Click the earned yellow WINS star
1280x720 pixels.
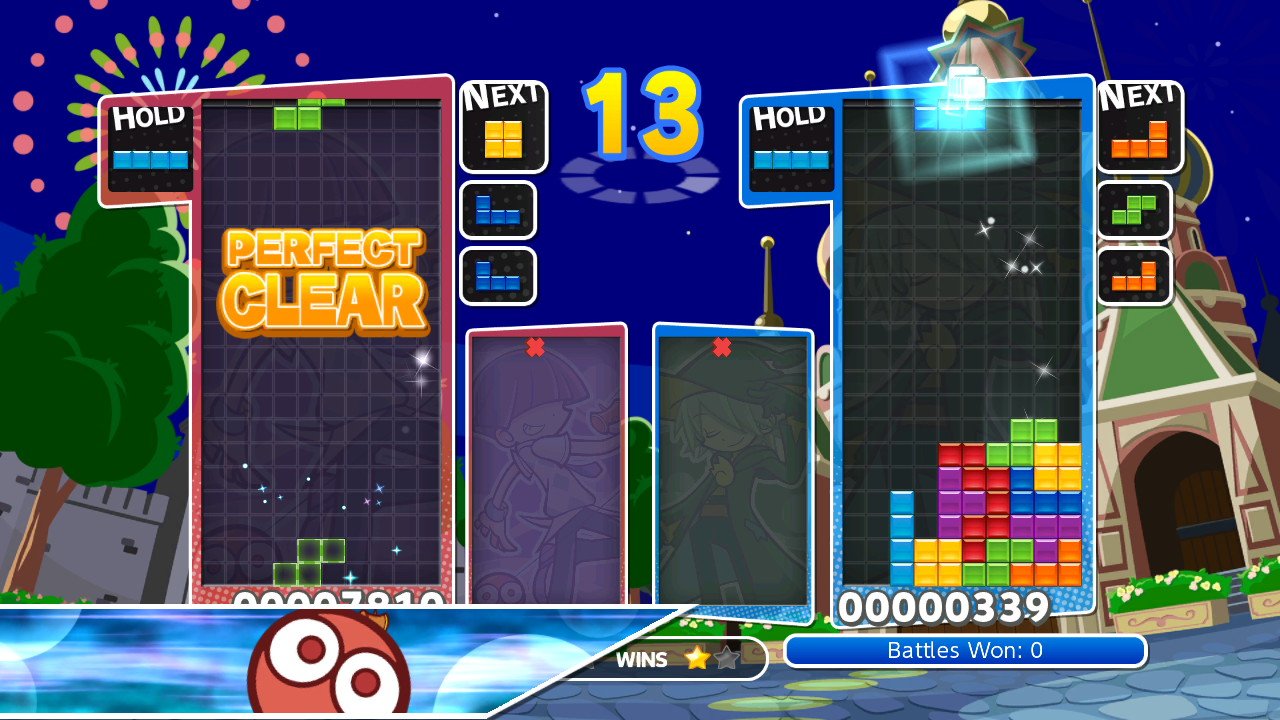[699, 659]
